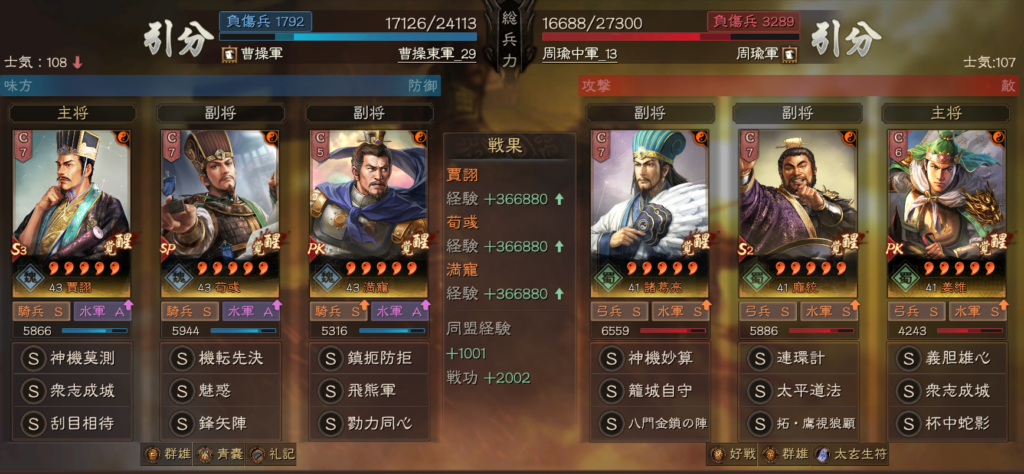The image size is (1024, 474).
Task: Open the 曹操東軍_29 army link
Action: click(x=435, y=53)
